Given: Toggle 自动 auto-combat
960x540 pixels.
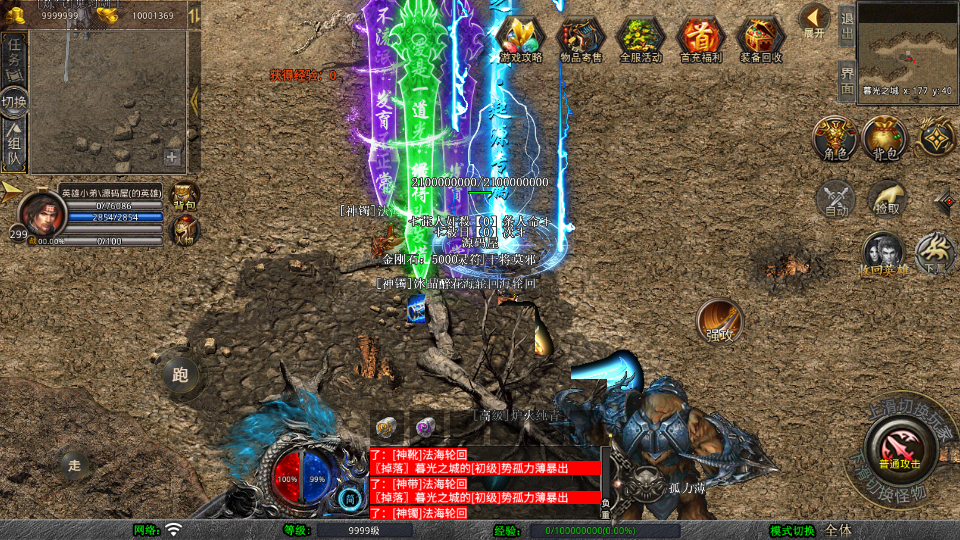Looking at the screenshot, I should click(836, 198).
